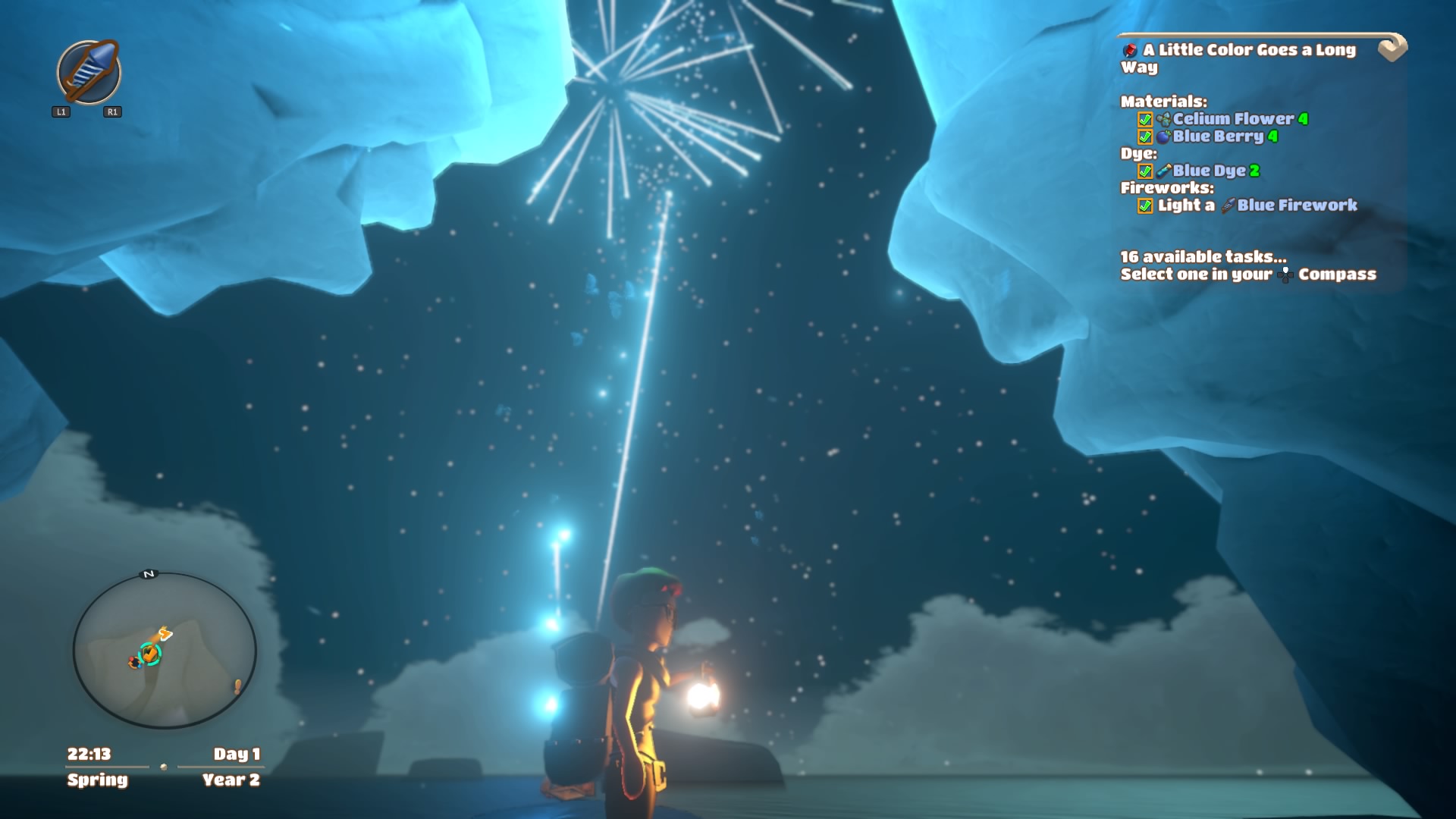Toggle the Celium Flower objective checkbox

point(1145,120)
